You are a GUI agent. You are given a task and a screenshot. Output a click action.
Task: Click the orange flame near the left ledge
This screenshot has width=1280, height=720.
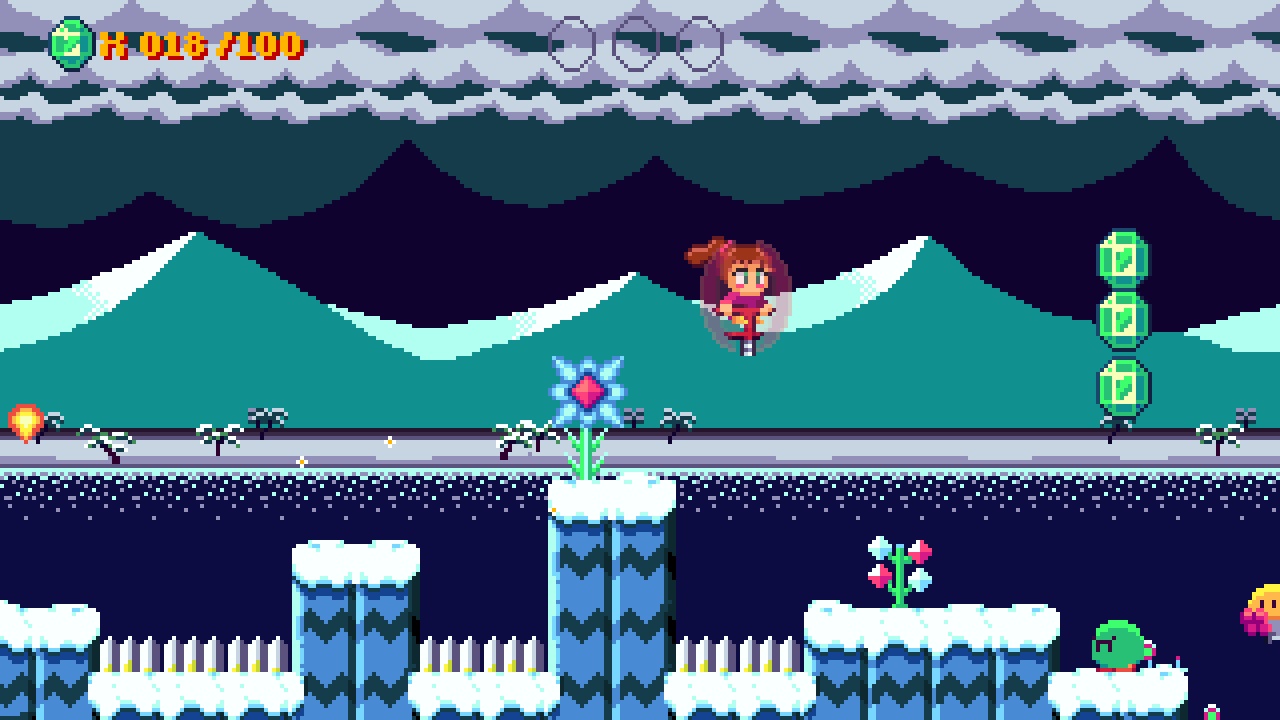[x=24, y=421]
